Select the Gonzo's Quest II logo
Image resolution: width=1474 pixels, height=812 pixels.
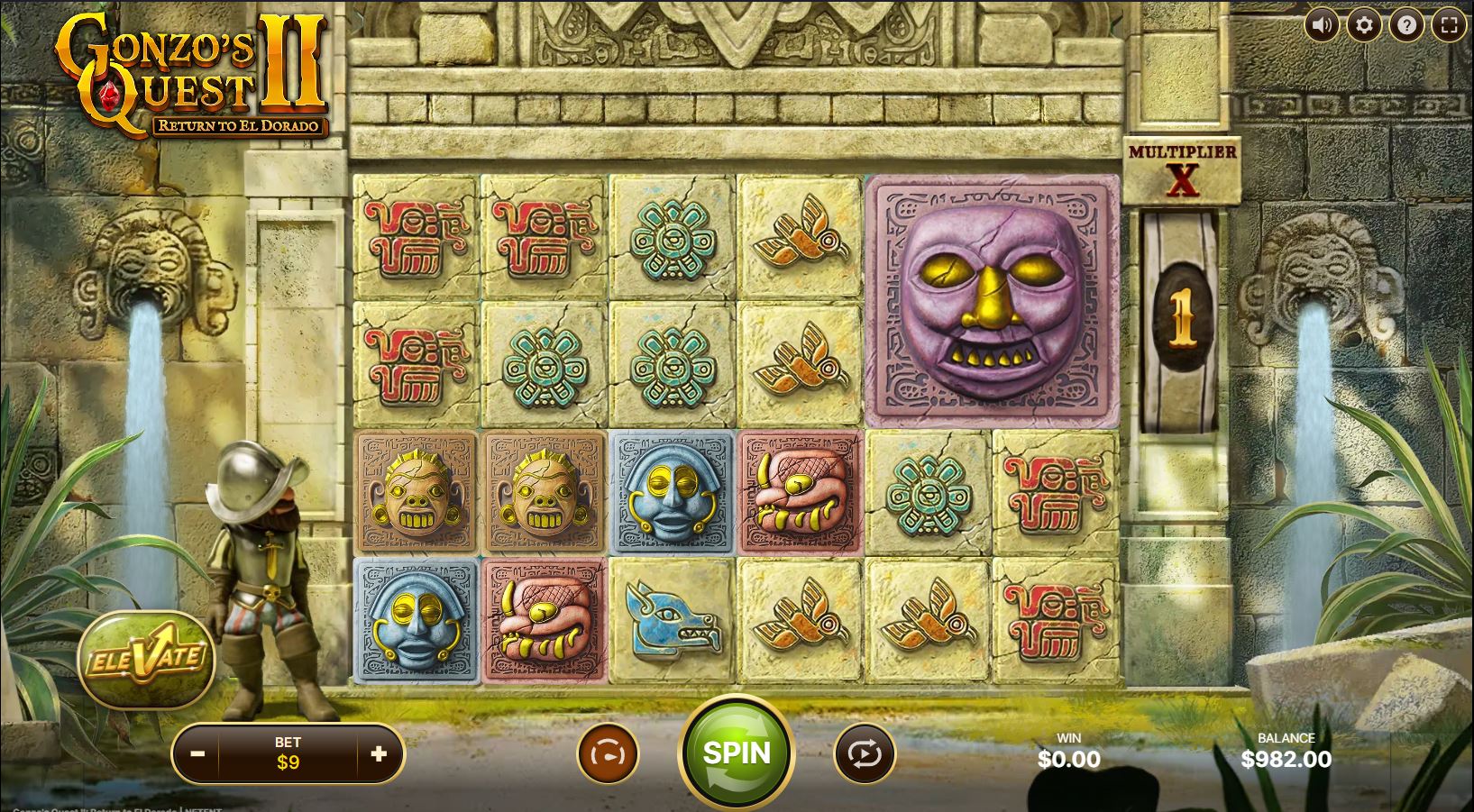pos(185,72)
